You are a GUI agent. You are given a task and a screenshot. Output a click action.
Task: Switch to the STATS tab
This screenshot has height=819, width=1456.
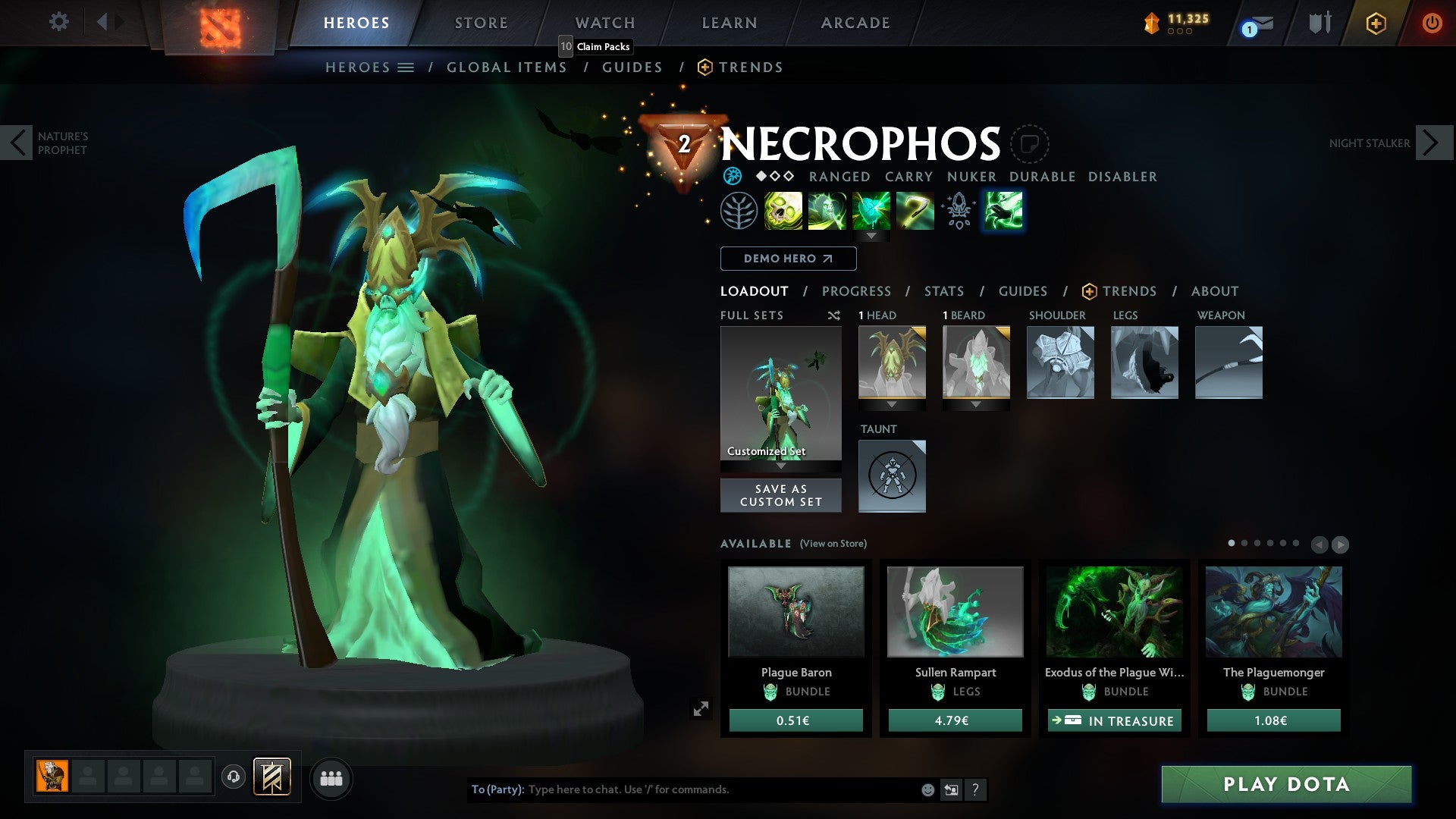[x=943, y=290]
